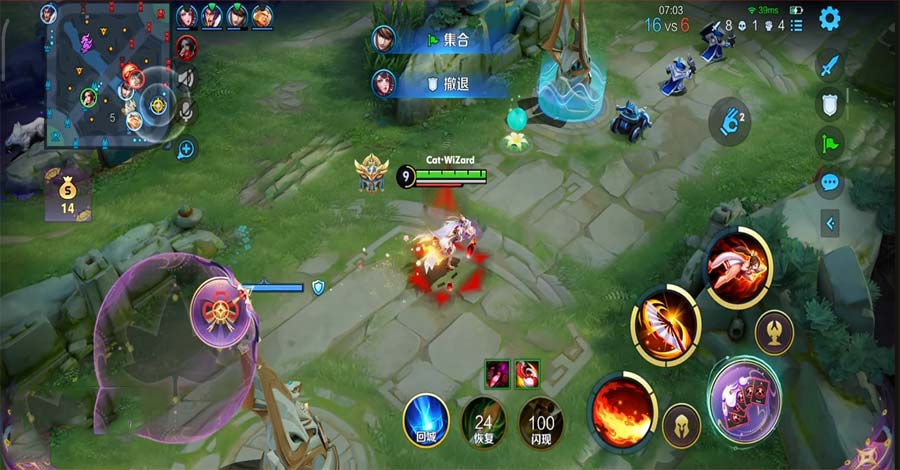
Task: Tap the helmet target-minion button
Action: pyautogui.click(x=681, y=425)
